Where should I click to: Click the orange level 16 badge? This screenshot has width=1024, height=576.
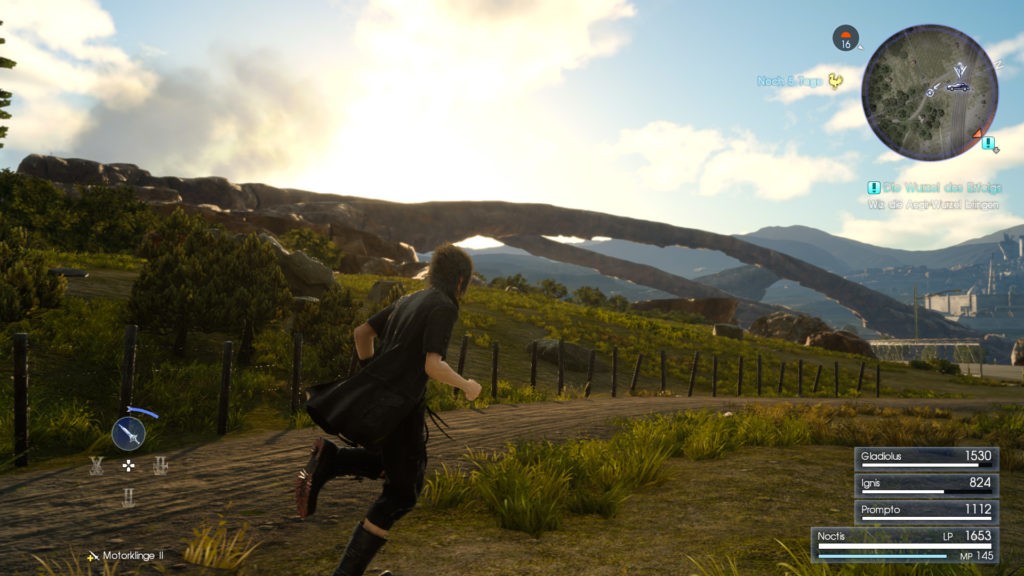tap(846, 39)
